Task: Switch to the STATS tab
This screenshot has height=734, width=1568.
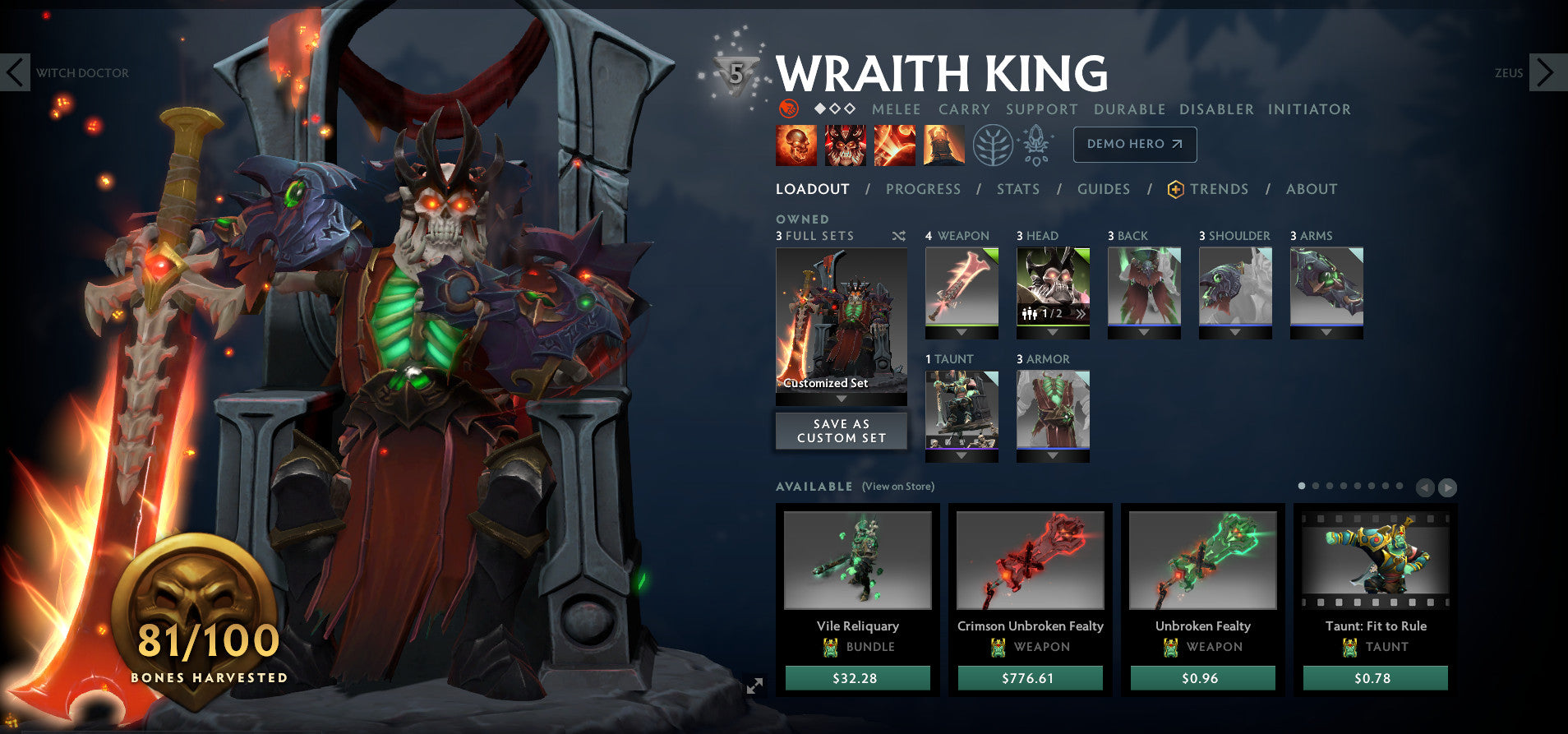Action: 1017,189
